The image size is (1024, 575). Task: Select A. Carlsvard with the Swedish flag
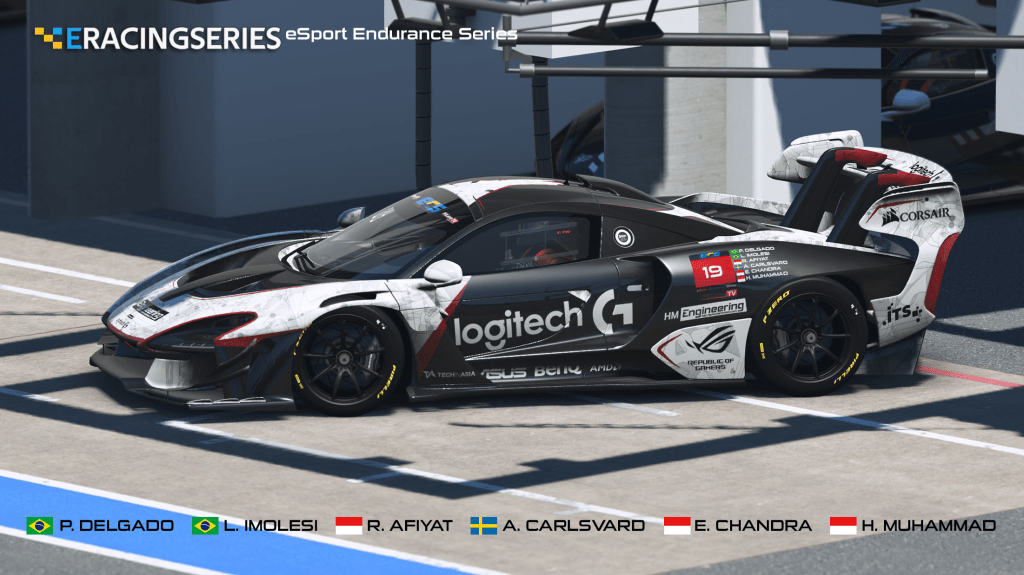click(558, 525)
